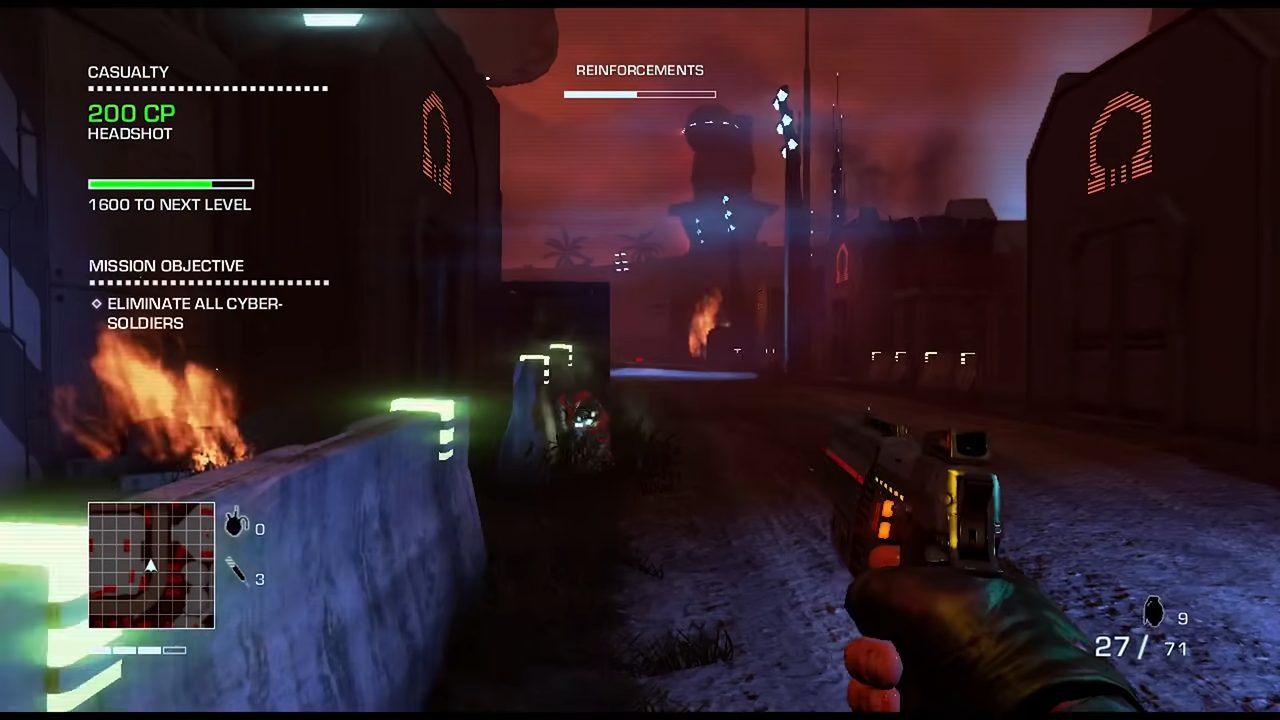
Task: Select the HEADSHOT label under 200 CP
Action: pyautogui.click(x=130, y=133)
